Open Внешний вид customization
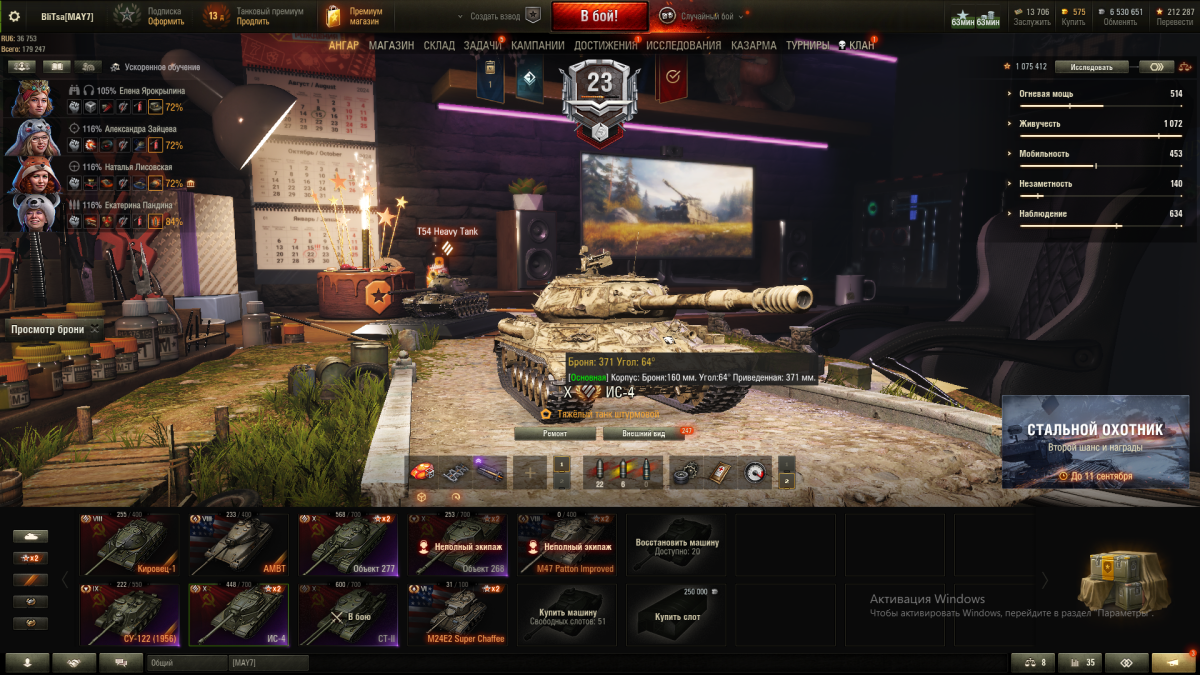The width and height of the screenshot is (1200, 675). coord(643,433)
